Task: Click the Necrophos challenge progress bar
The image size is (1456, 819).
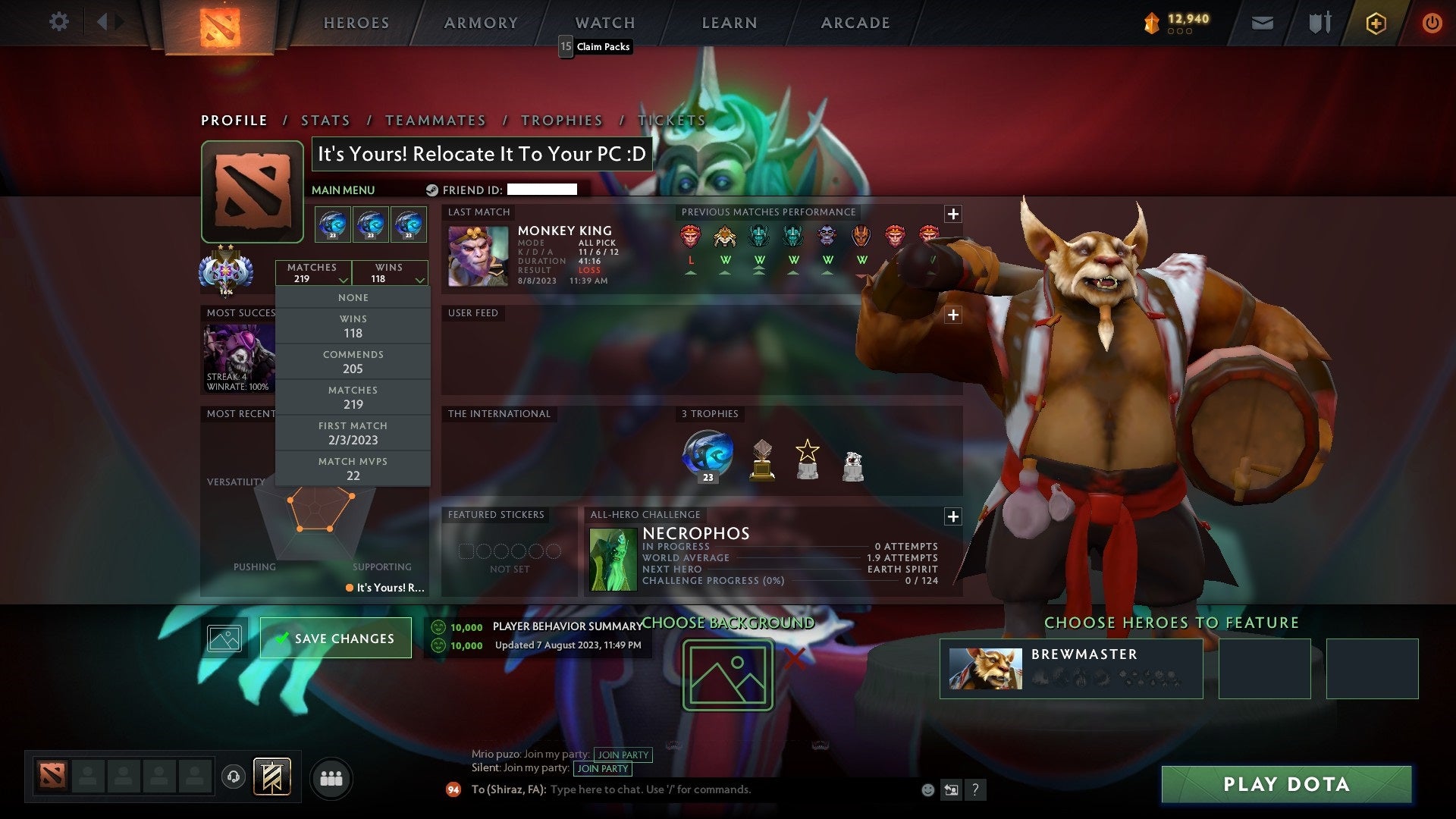Action: pos(789,581)
